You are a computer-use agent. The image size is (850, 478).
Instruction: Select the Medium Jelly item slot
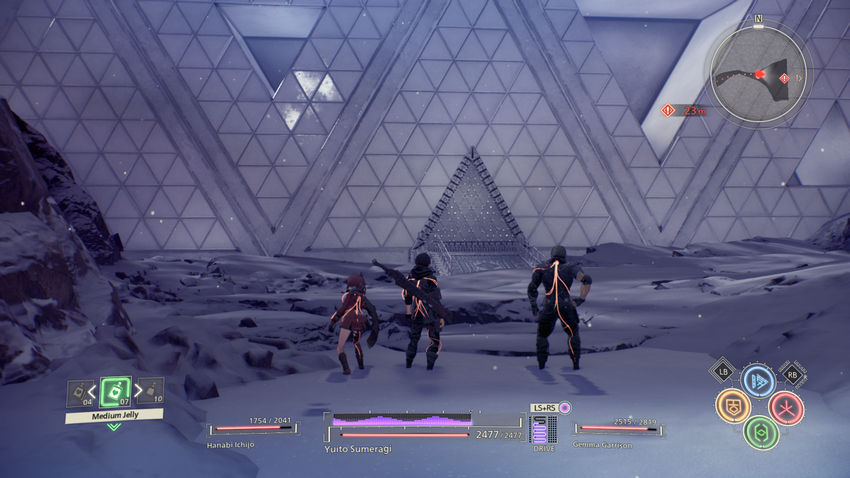coord(114,391)
